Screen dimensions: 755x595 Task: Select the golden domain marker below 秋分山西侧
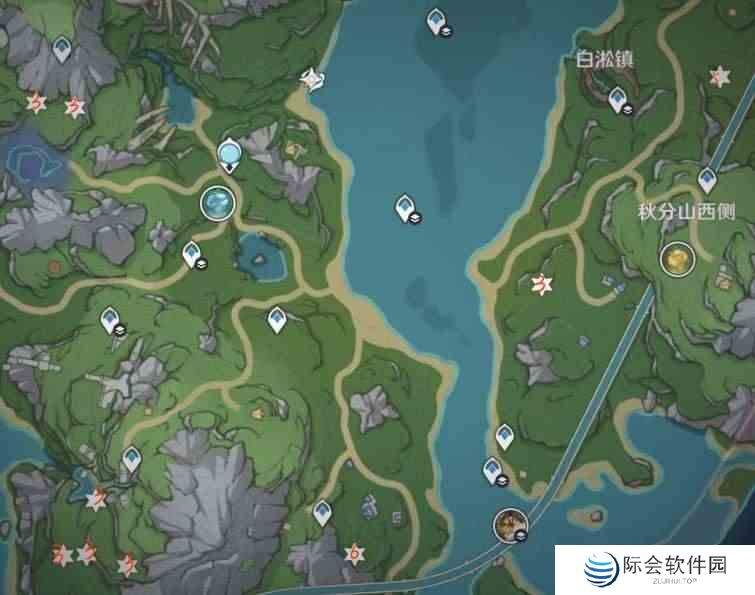(x=678, y=260)
